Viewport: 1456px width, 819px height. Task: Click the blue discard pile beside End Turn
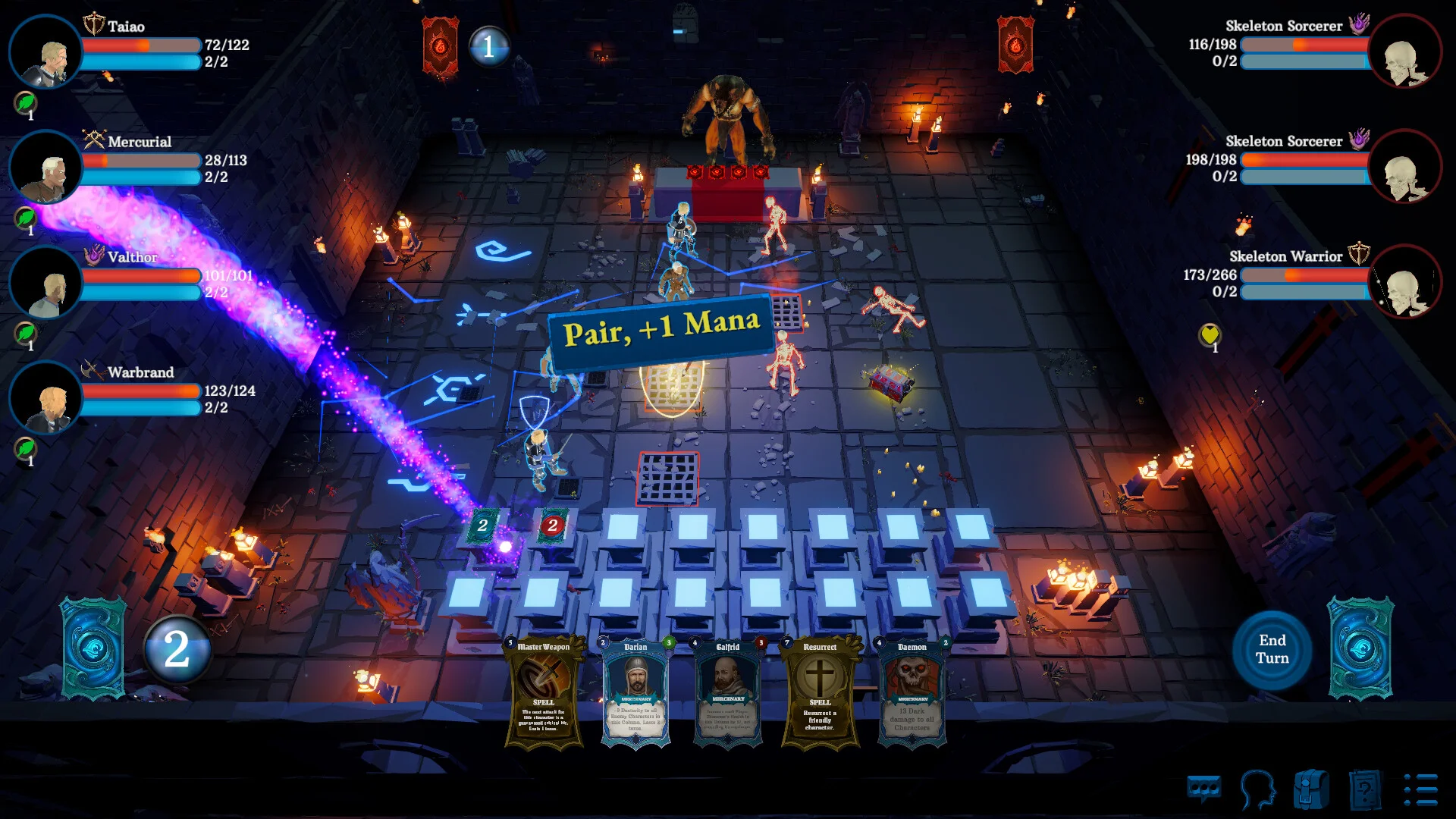[1360, 648]
